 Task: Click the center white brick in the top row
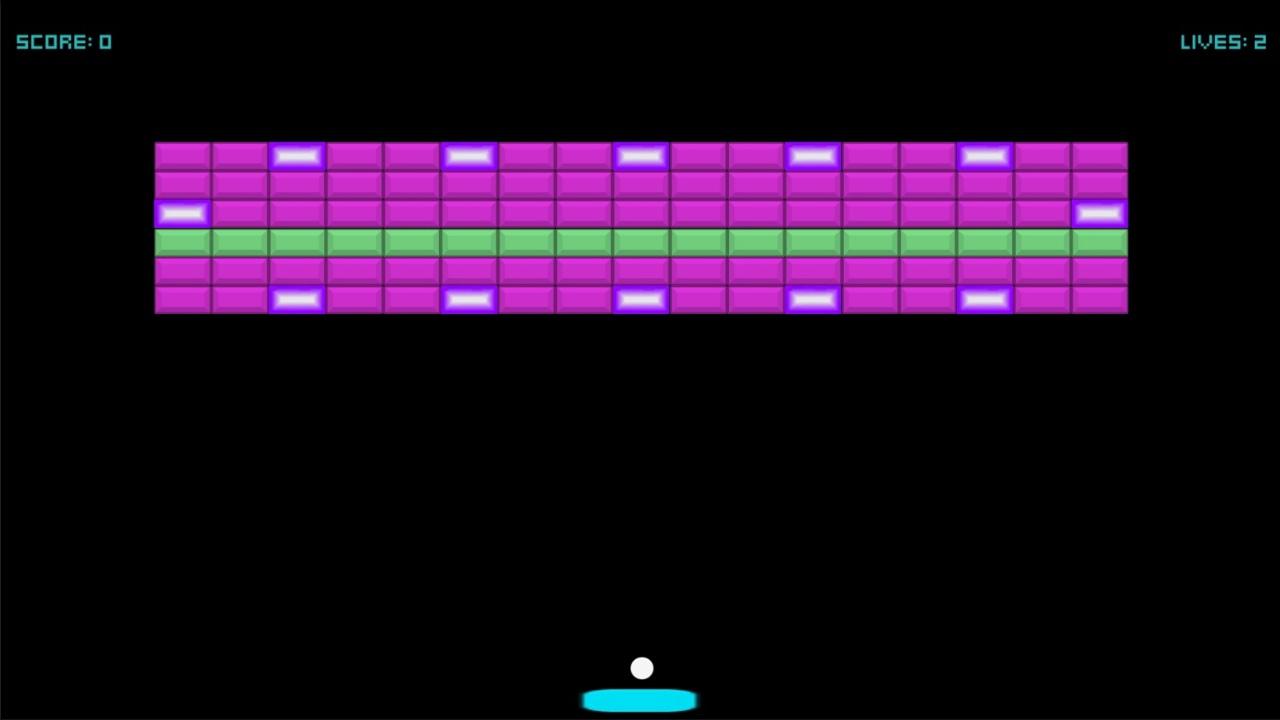[x=641, y=155]
